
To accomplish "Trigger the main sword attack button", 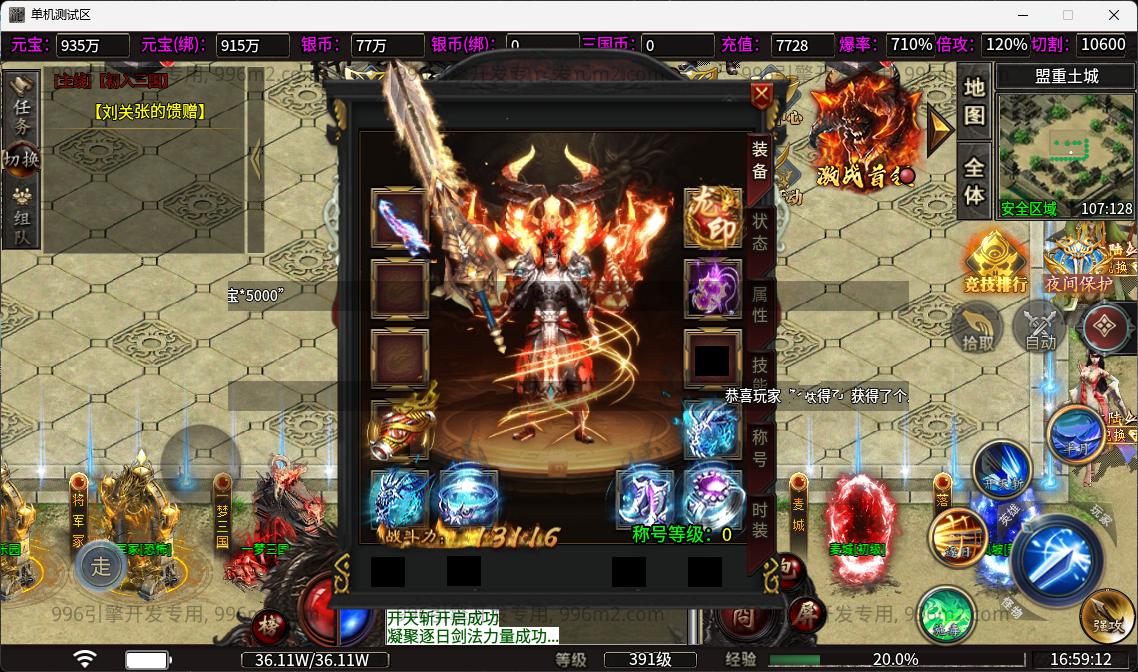I will [1057, 557].
